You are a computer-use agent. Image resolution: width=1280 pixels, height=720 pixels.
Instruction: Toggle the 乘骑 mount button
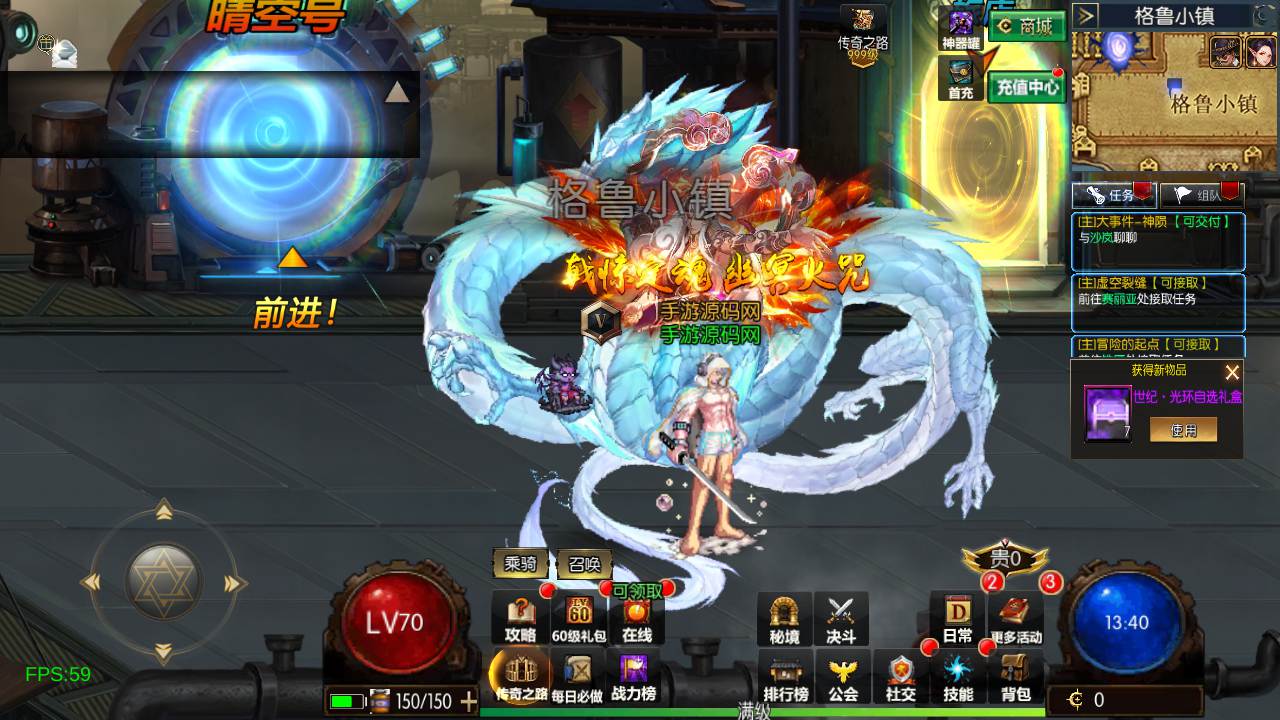pos(521,564)
